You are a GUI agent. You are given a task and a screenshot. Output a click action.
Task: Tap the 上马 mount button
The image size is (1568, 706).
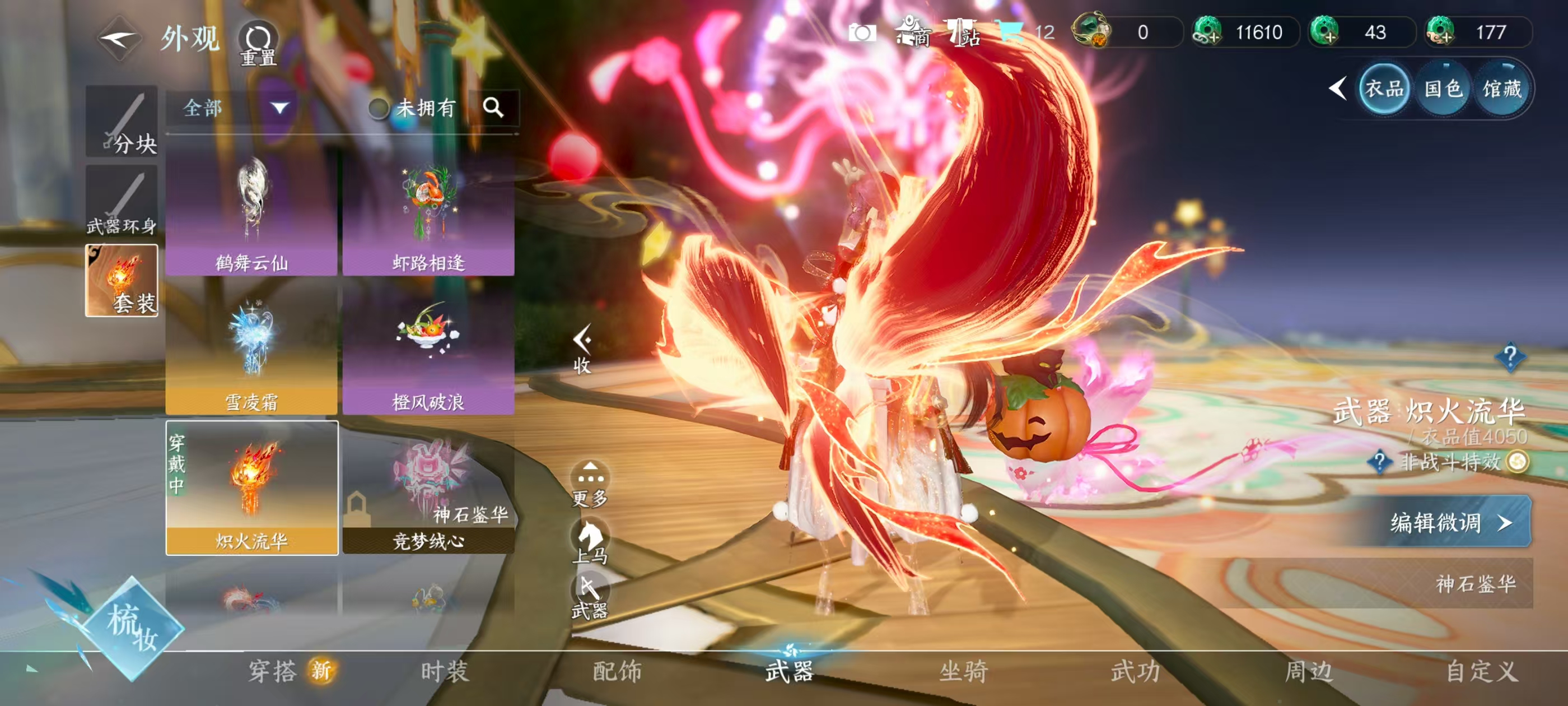coord(590,540)
